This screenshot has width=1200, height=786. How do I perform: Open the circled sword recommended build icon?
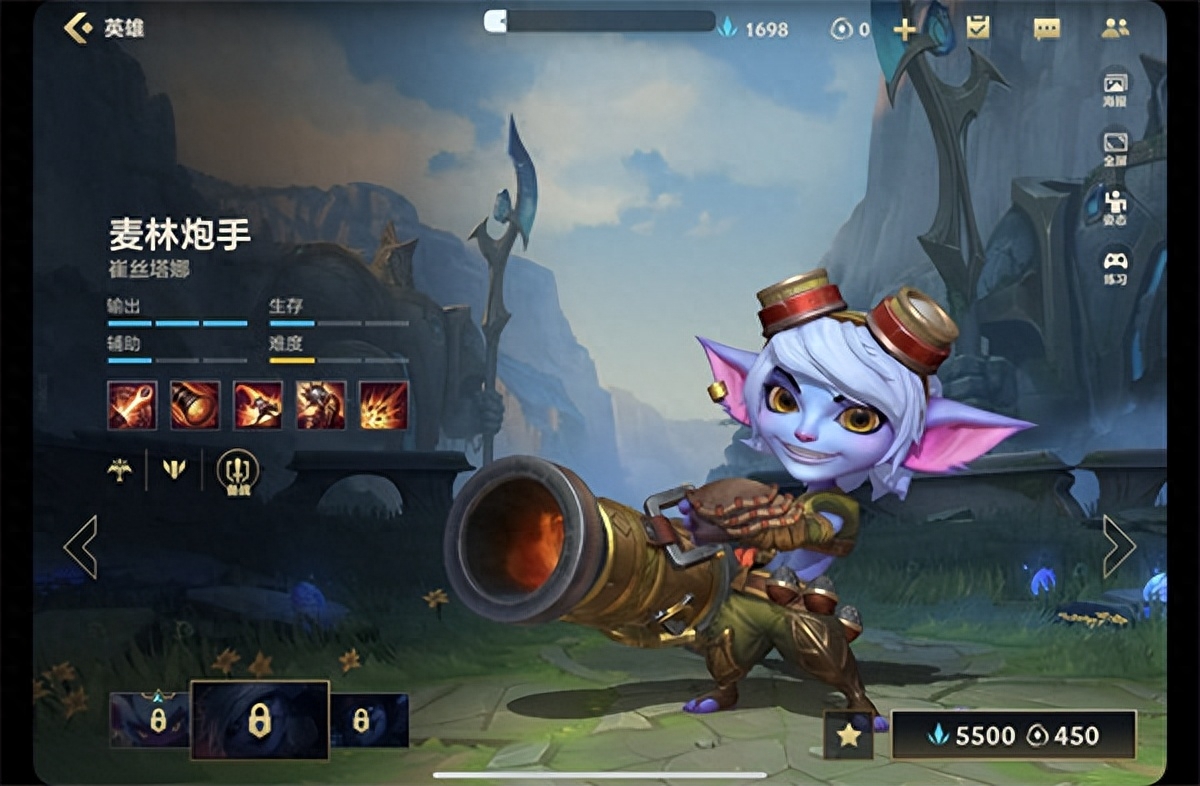coord(238,470)
